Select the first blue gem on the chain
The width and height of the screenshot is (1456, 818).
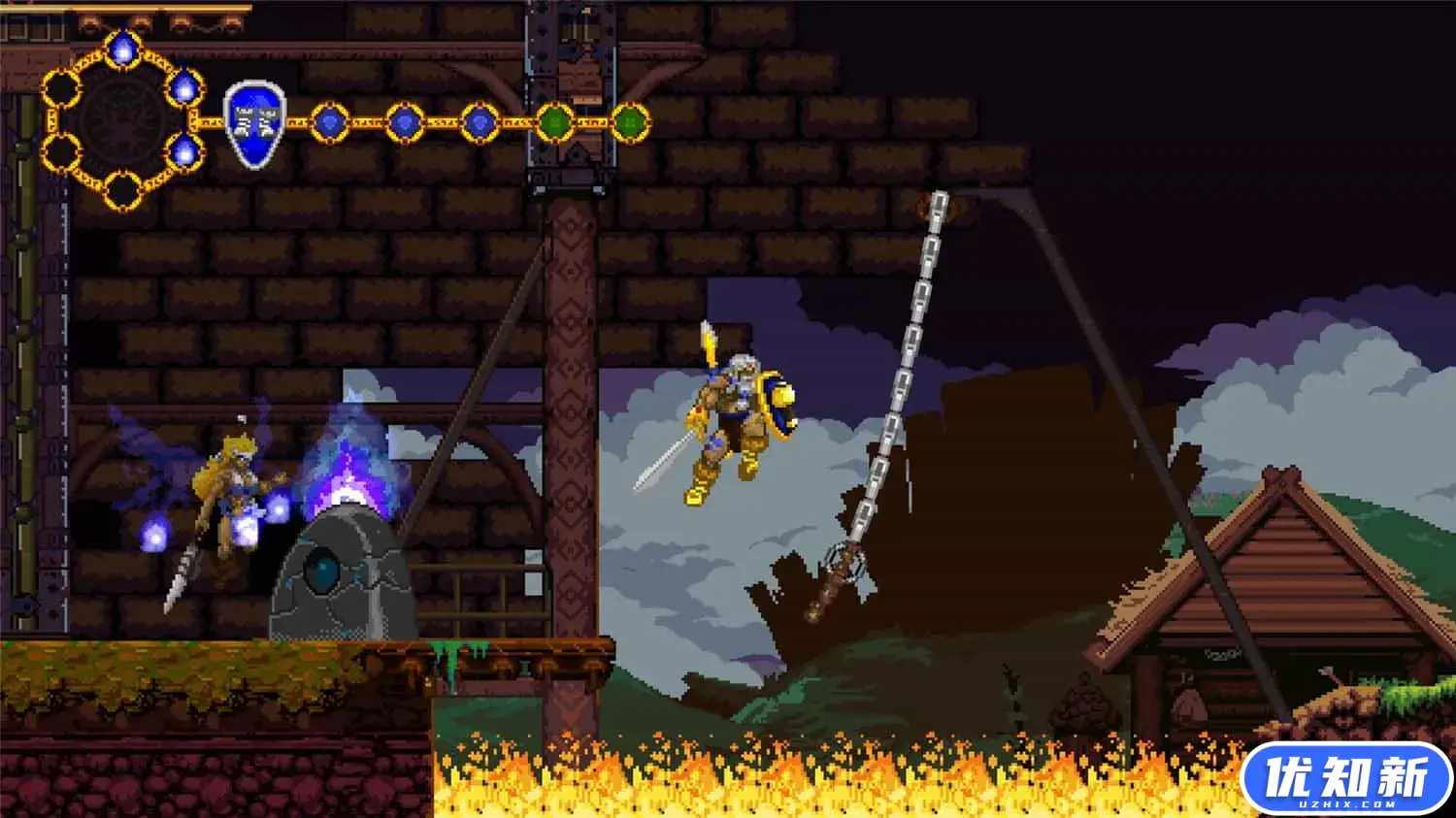coord(328,122)
